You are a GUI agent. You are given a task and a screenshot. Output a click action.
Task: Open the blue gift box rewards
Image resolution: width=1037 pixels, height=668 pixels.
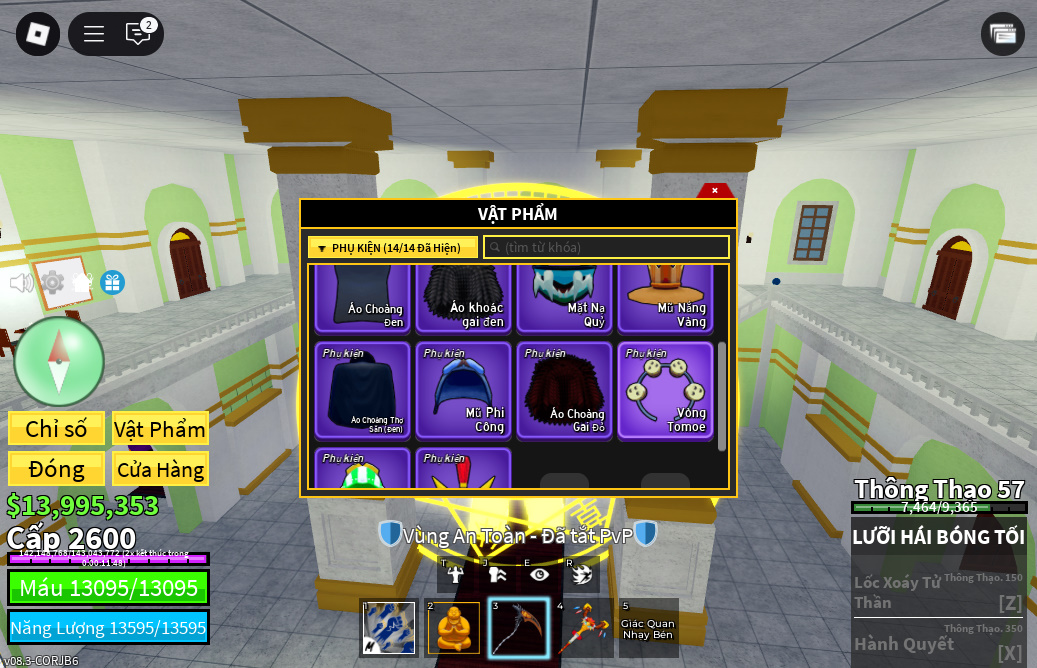pos(113,283)
